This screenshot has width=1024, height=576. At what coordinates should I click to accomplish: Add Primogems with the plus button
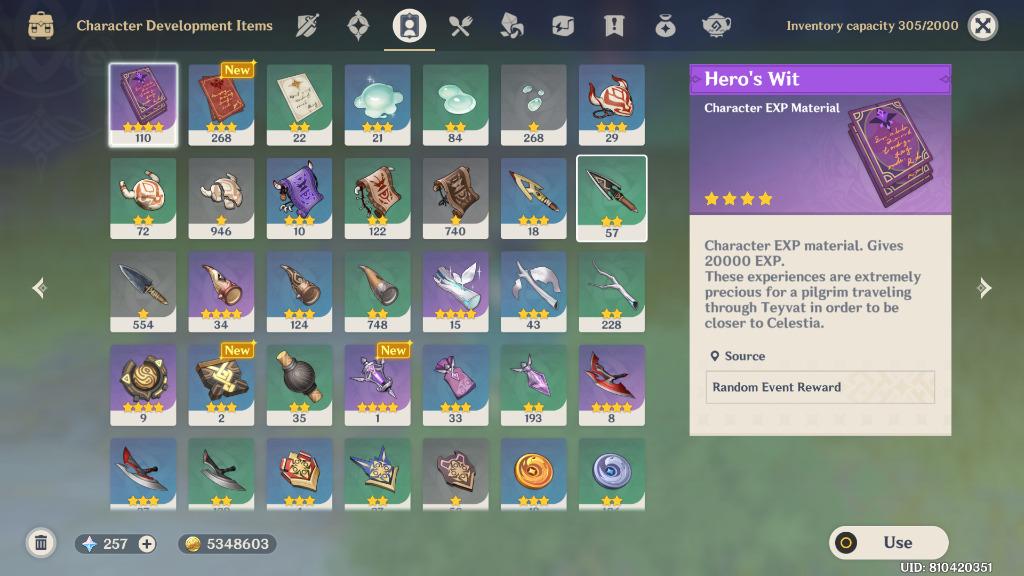point(147,544)
